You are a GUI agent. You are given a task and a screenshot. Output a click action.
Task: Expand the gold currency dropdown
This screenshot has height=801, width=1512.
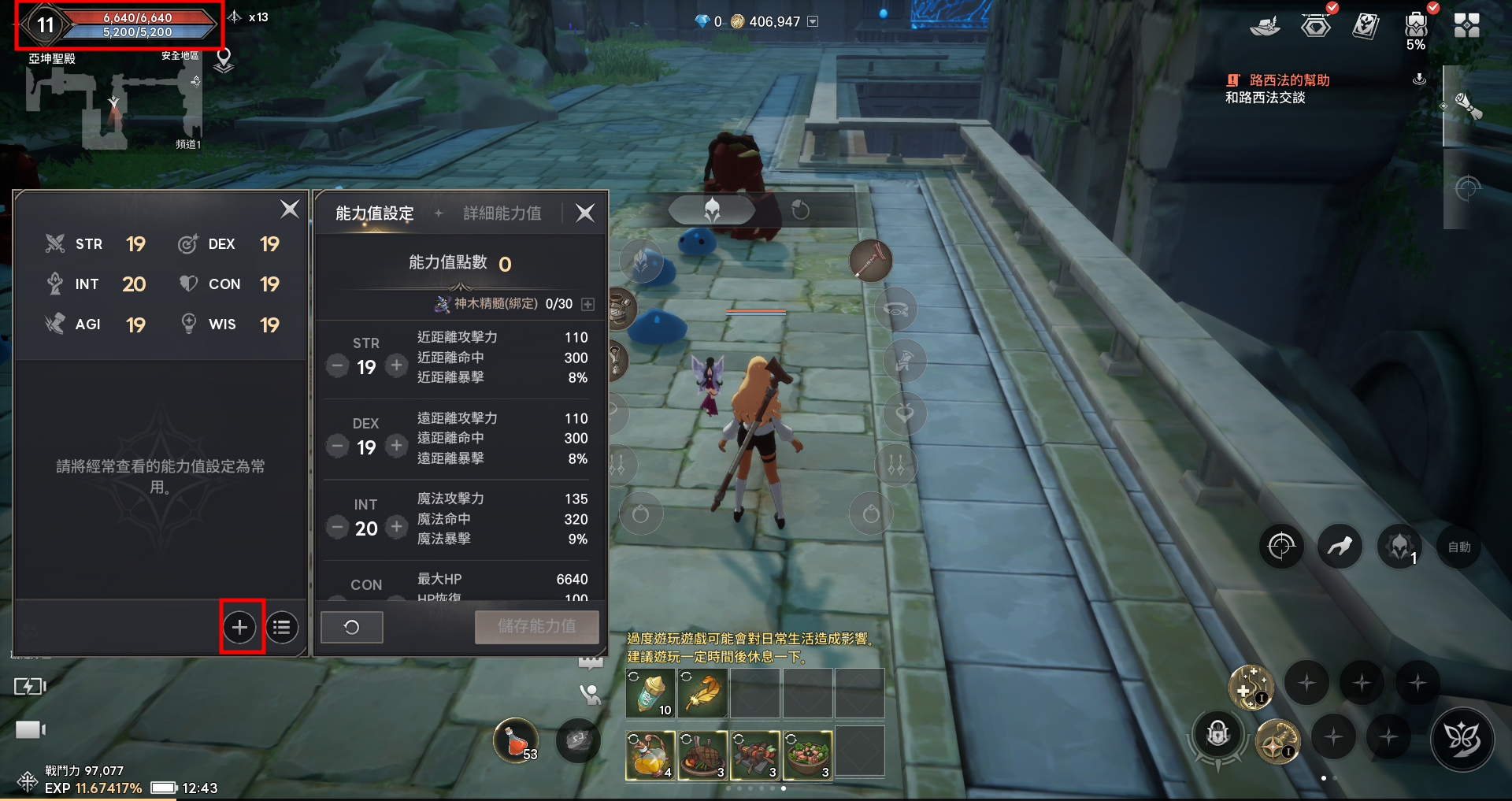click(x=813, y=22)
